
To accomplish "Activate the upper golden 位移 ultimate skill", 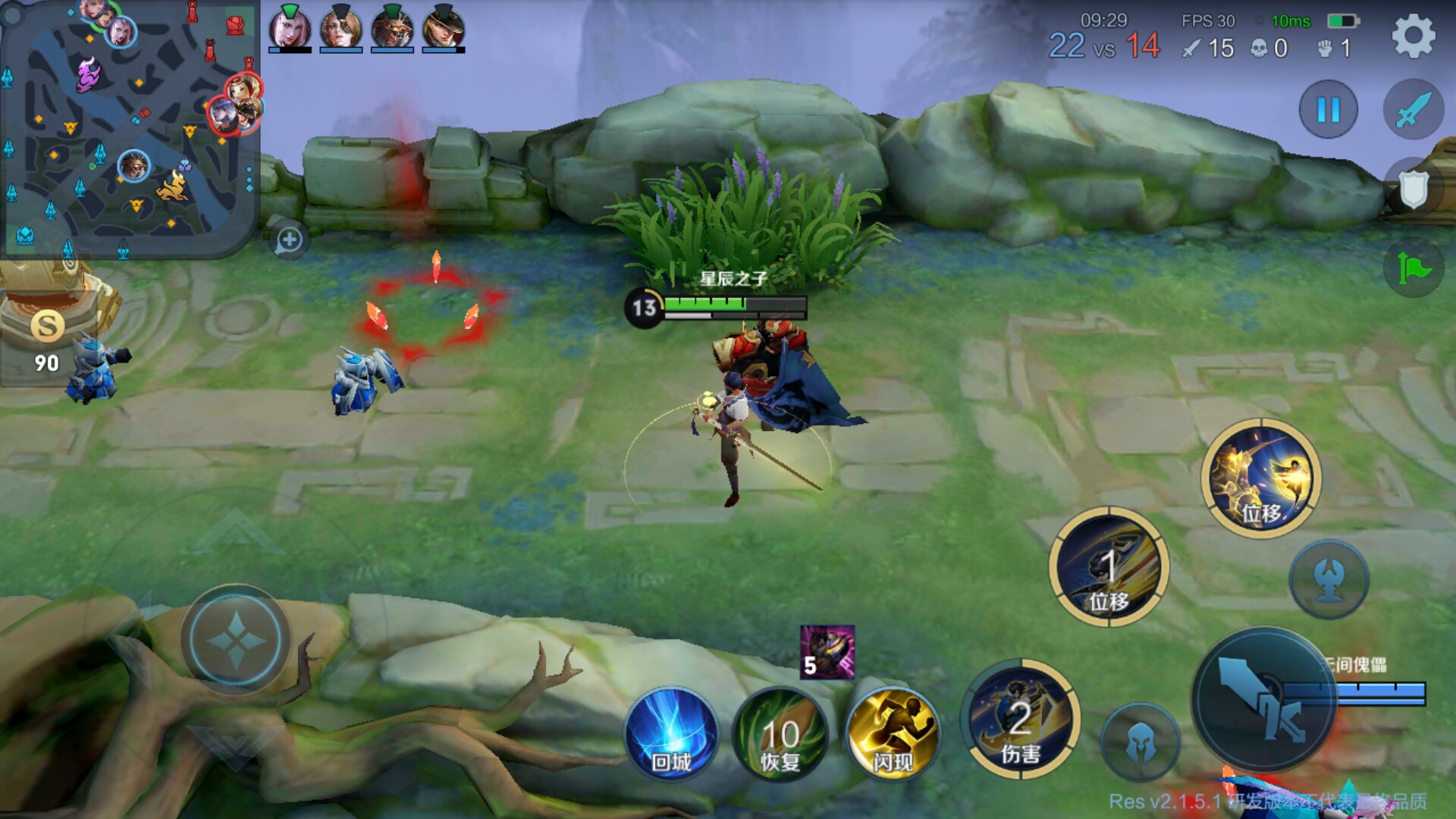I will point(1261,479).
